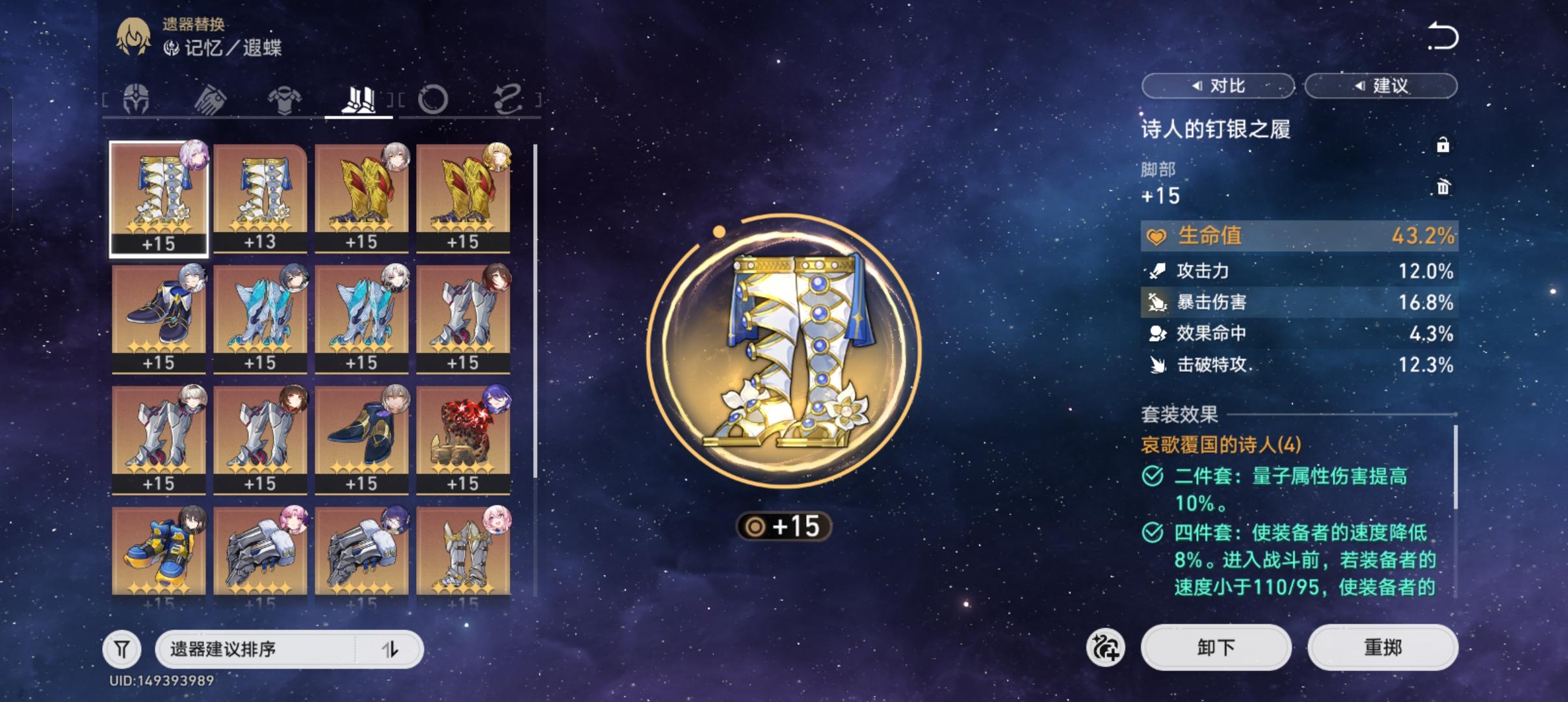Viewport: 1568px width, 702px height.
Task: Select the +13 silver flower boots thumbnail
Action: click(x=259, y=195)
